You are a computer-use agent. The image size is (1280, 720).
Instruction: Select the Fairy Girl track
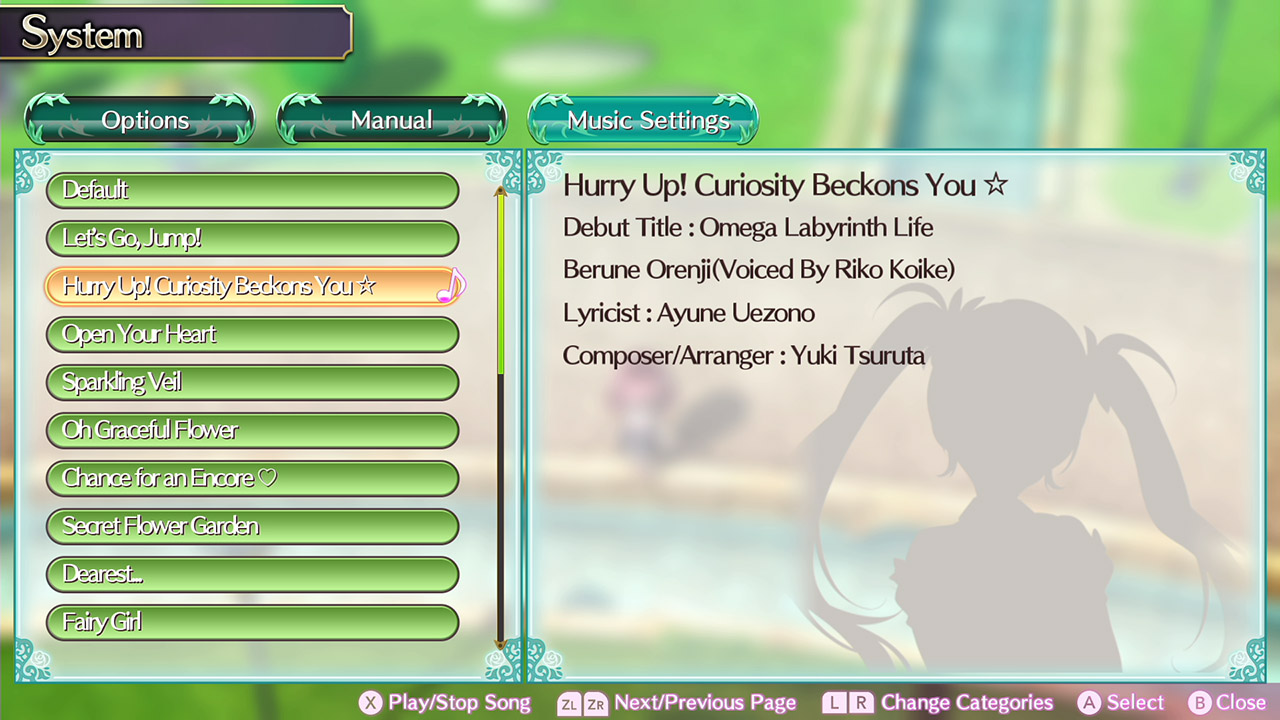click(x=252, y=622)
